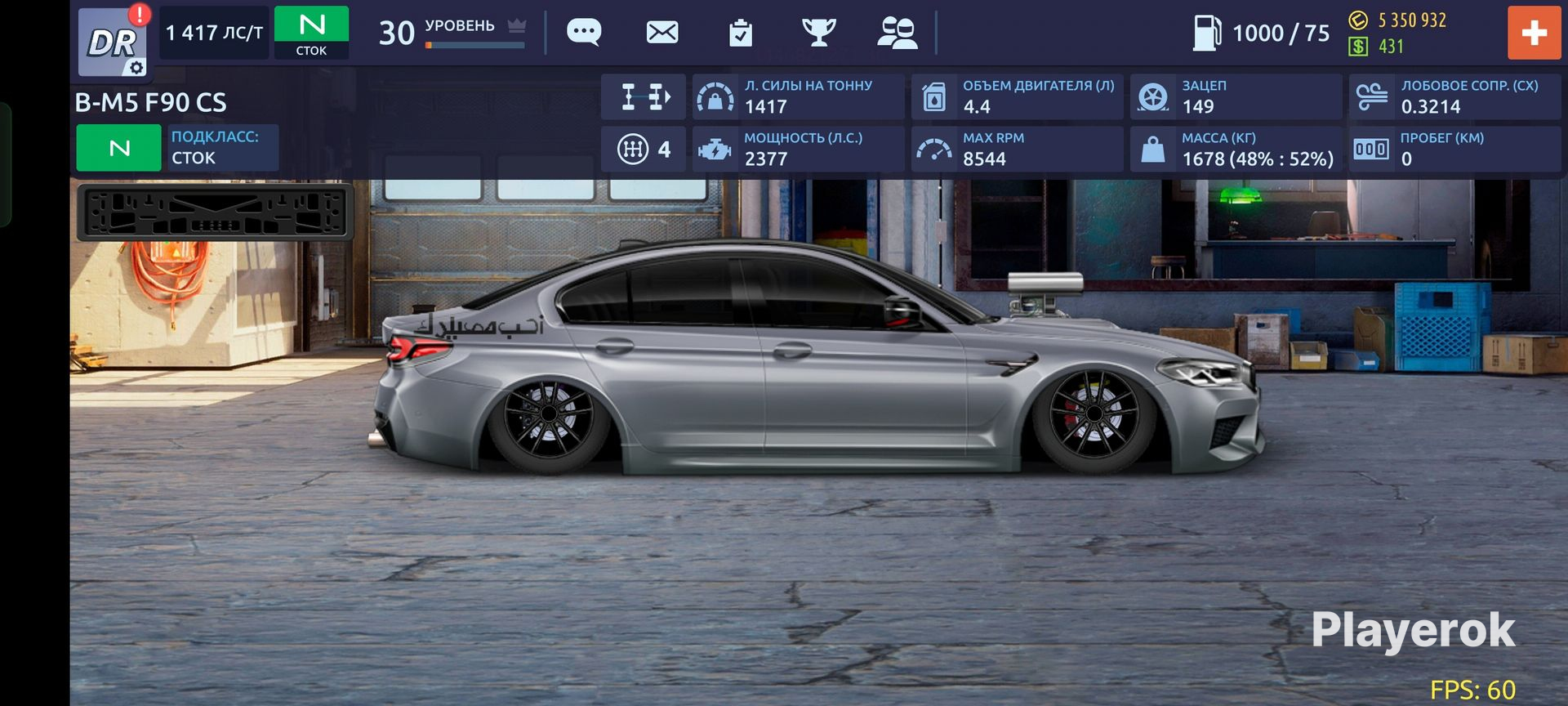Viewport: 1568px width, 706px height.
Task: Tap the license plate frame
Action: click(215, 212)
